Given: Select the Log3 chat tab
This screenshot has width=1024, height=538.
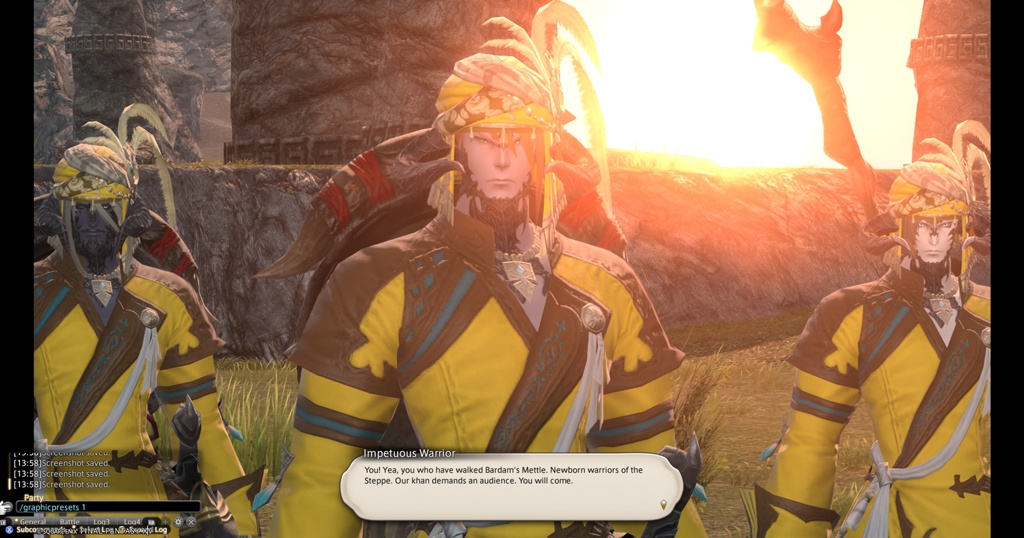Looking at the screenshot, I should click(x=101, y=521).
